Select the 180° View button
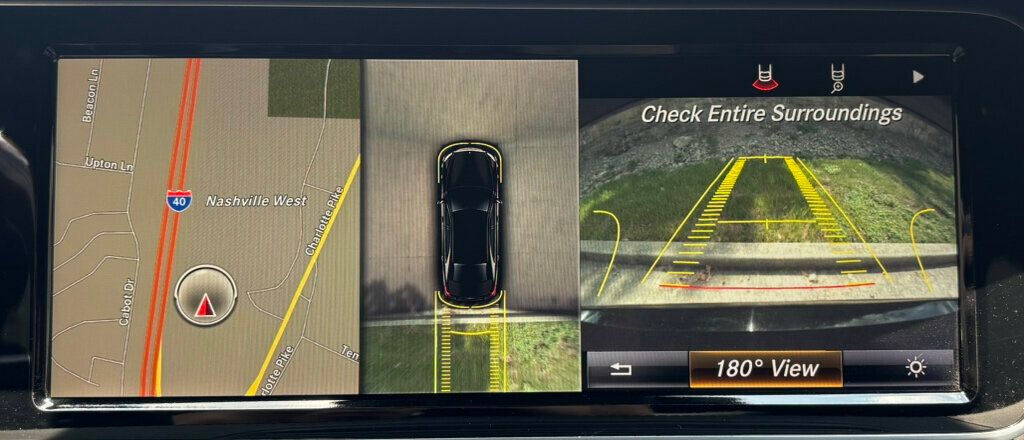 (x=765, y=368)
